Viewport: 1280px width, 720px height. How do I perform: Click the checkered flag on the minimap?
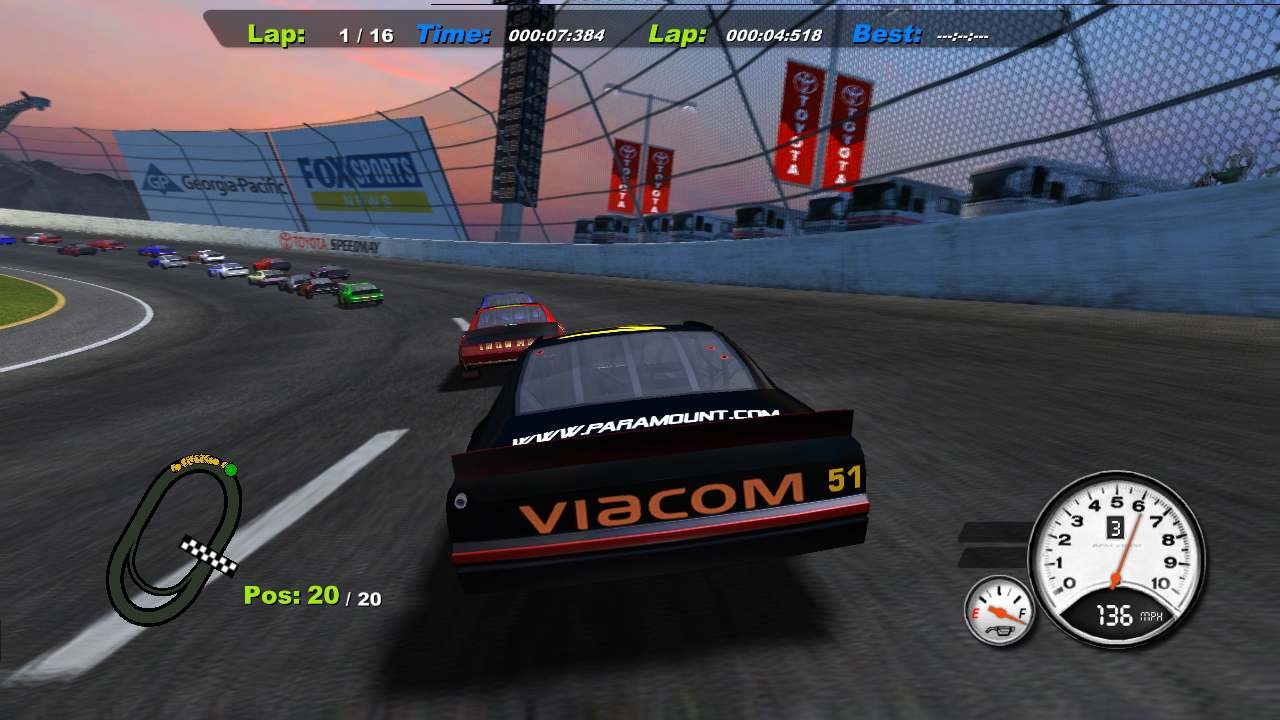pos(209,552)
